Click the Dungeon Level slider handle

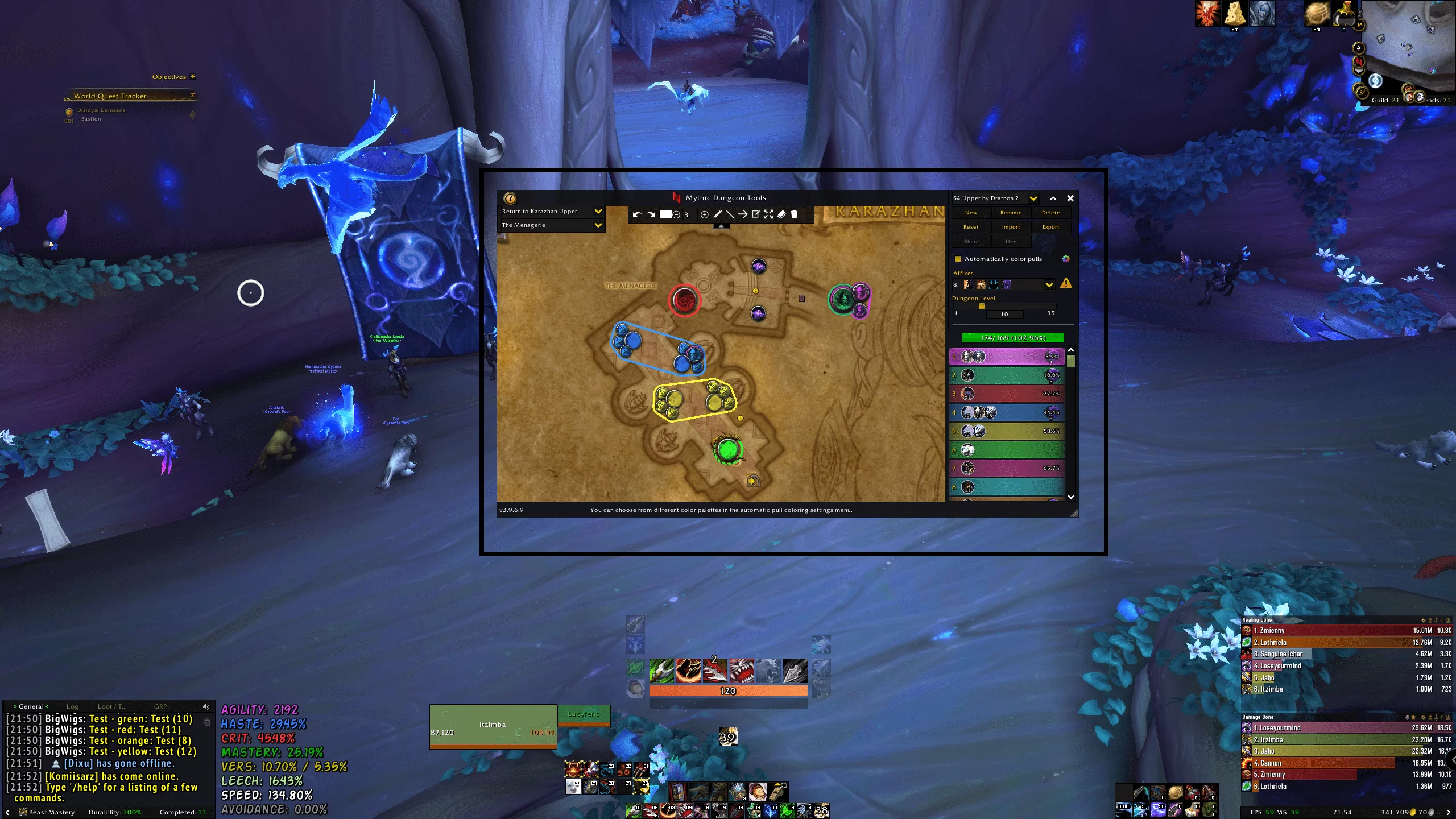(981, 306)
